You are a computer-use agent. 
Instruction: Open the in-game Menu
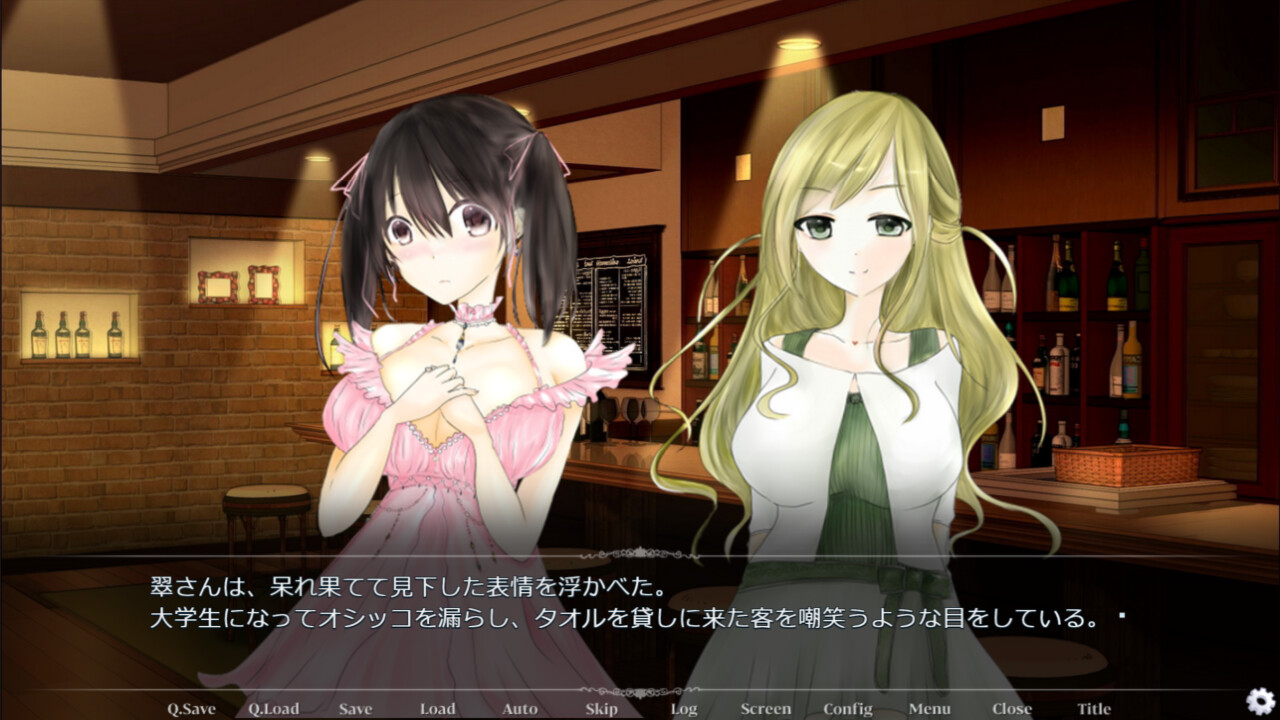point(930,708)
